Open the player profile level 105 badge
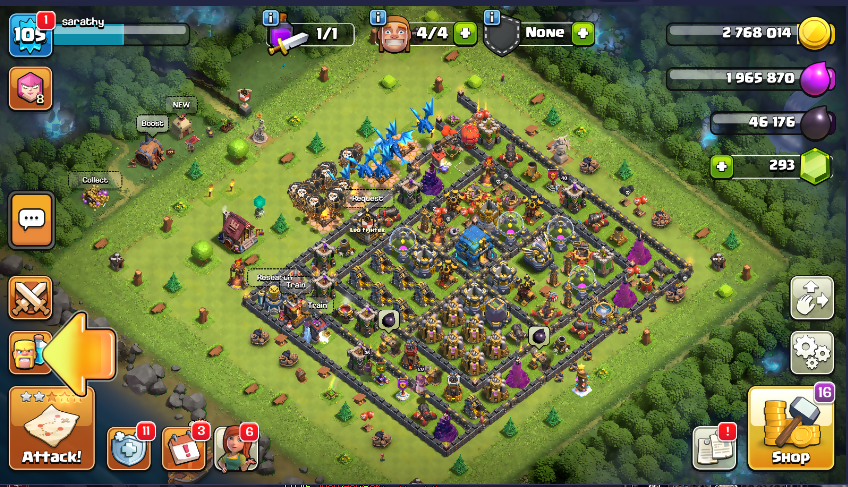 pyautogui.click(x=30, y=35)
